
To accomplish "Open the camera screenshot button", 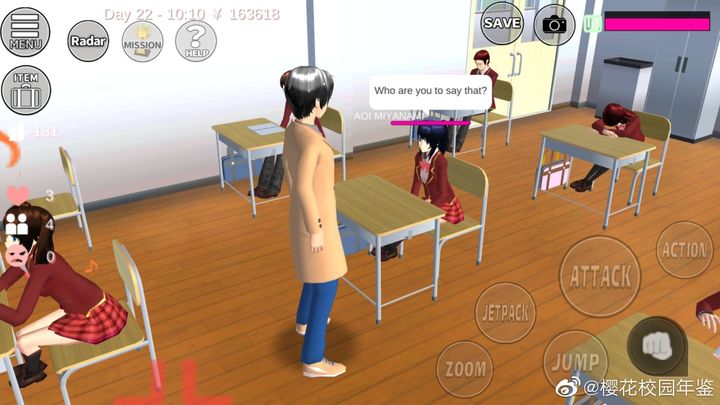I will pyautogui.click(x=554, y=23).
